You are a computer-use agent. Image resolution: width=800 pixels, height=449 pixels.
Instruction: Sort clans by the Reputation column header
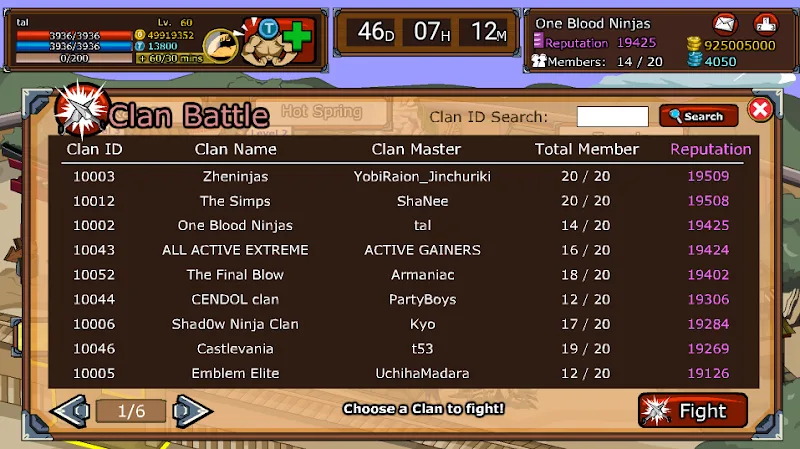[710, 149]
